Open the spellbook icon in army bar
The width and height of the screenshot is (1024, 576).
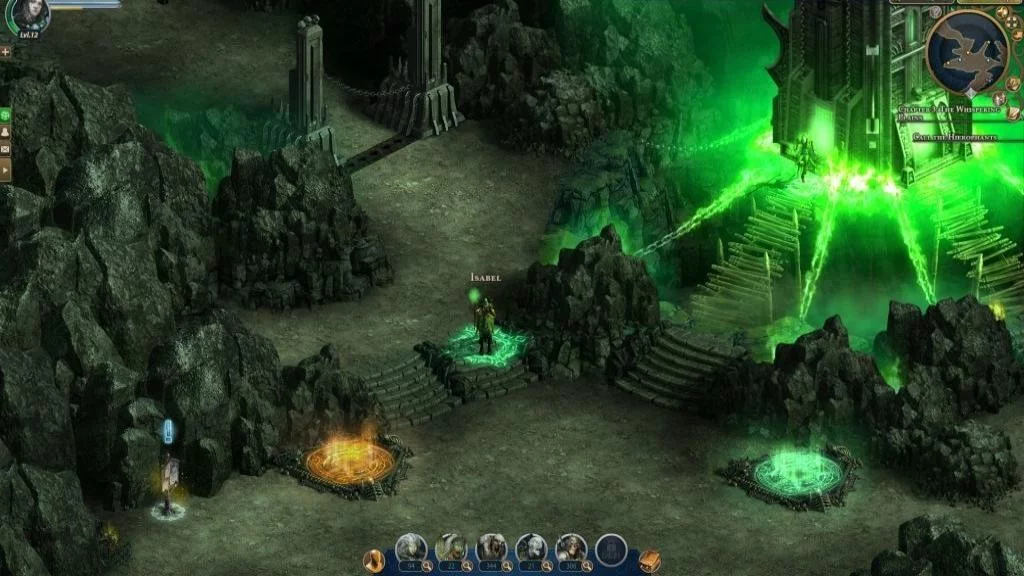point(649,560)
